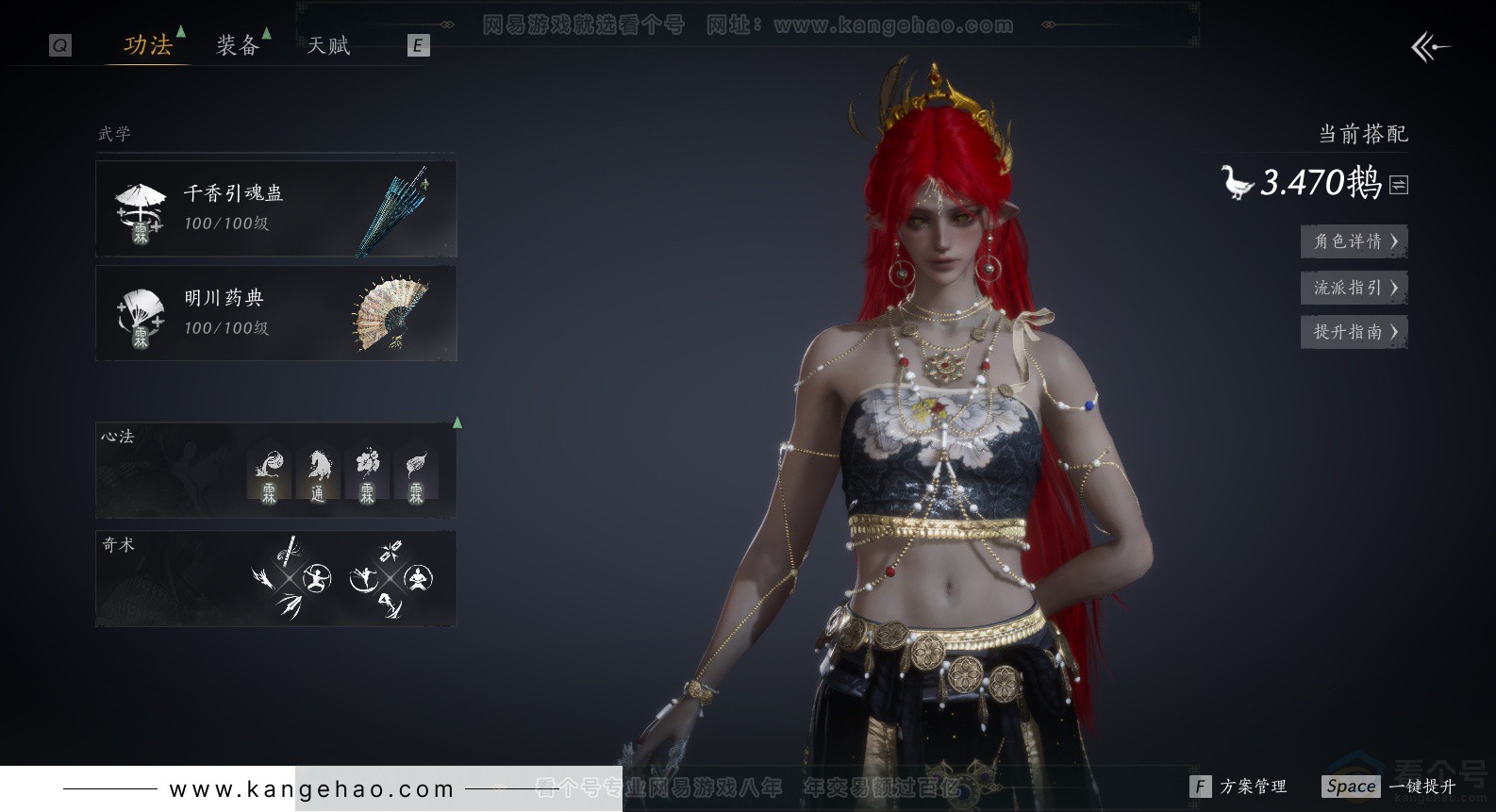Select the 千香引魂蛊 martial art
This screenshot has height=812, width=1496.
point(275,208)
